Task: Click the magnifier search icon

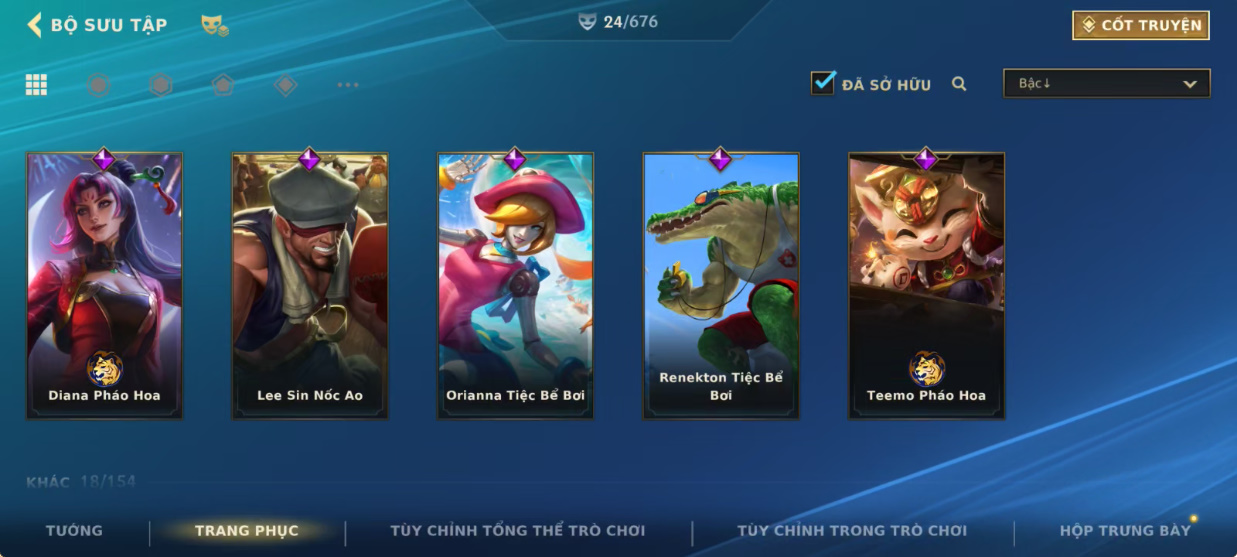Action: point(959,84)
